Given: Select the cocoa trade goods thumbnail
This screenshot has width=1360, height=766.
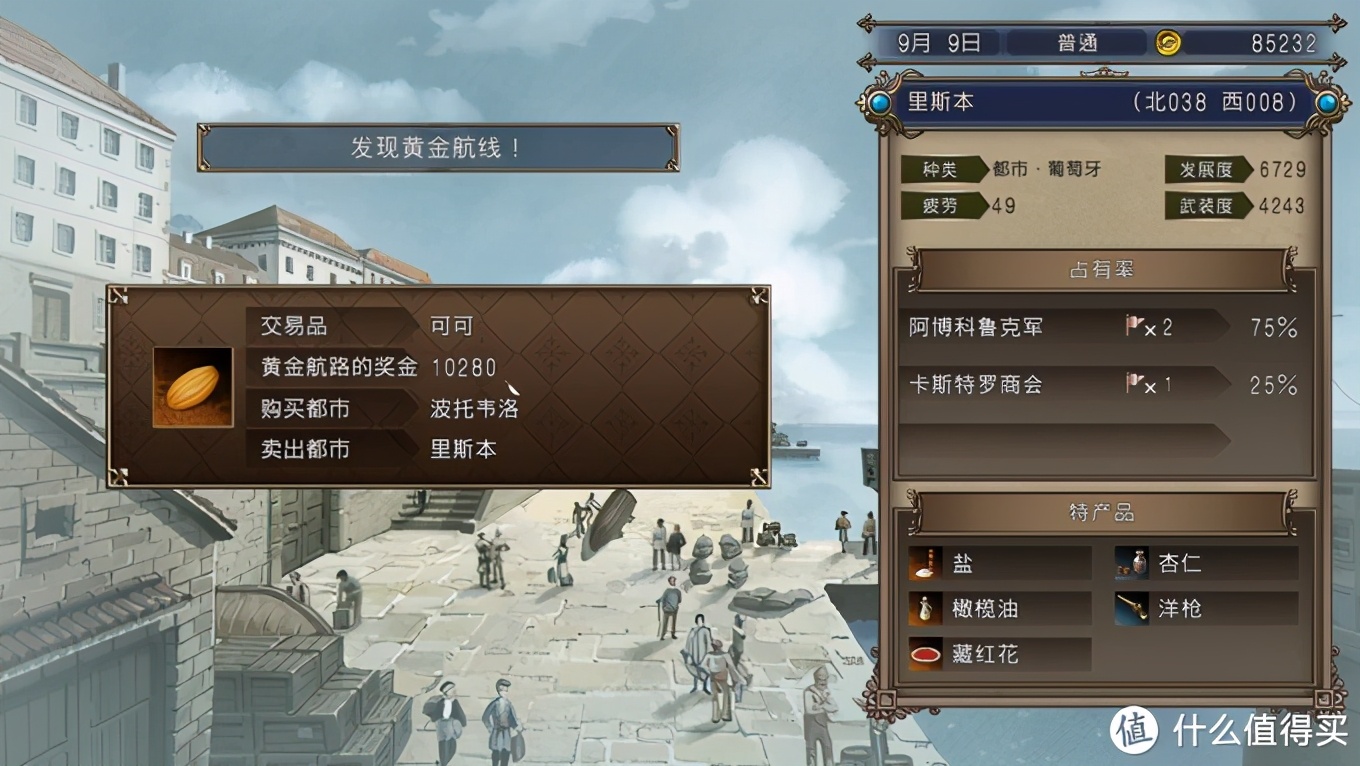Looking at the screenshot, I should [191, 389].
